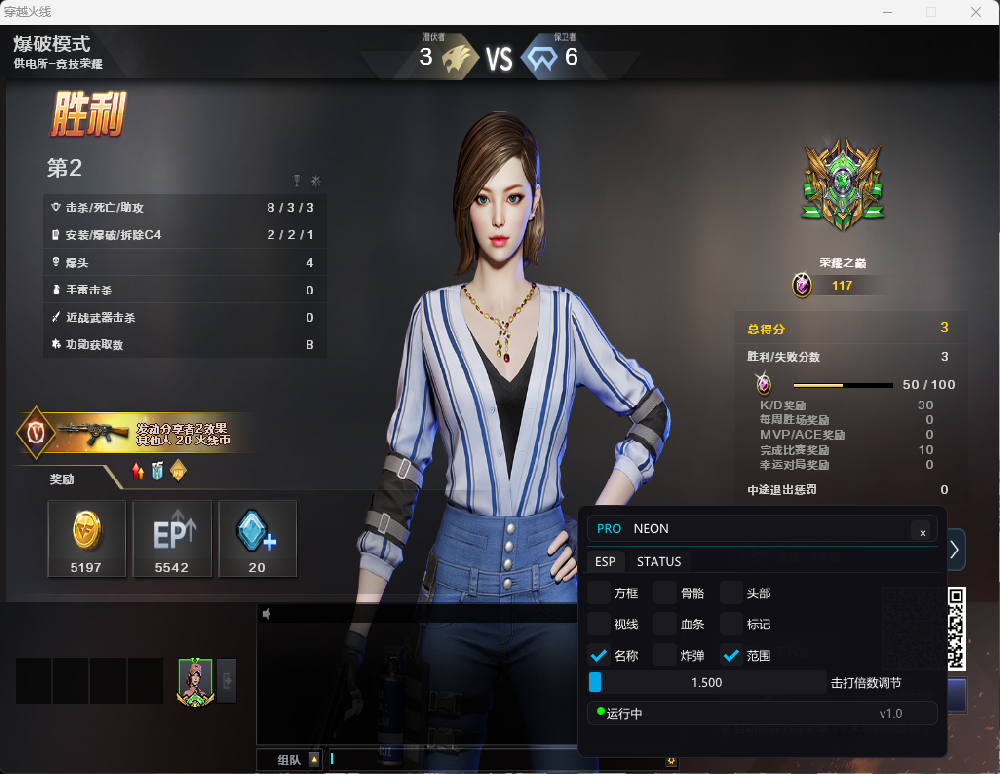Click the exit arrow beside the avatar

[x=227, y=680]
